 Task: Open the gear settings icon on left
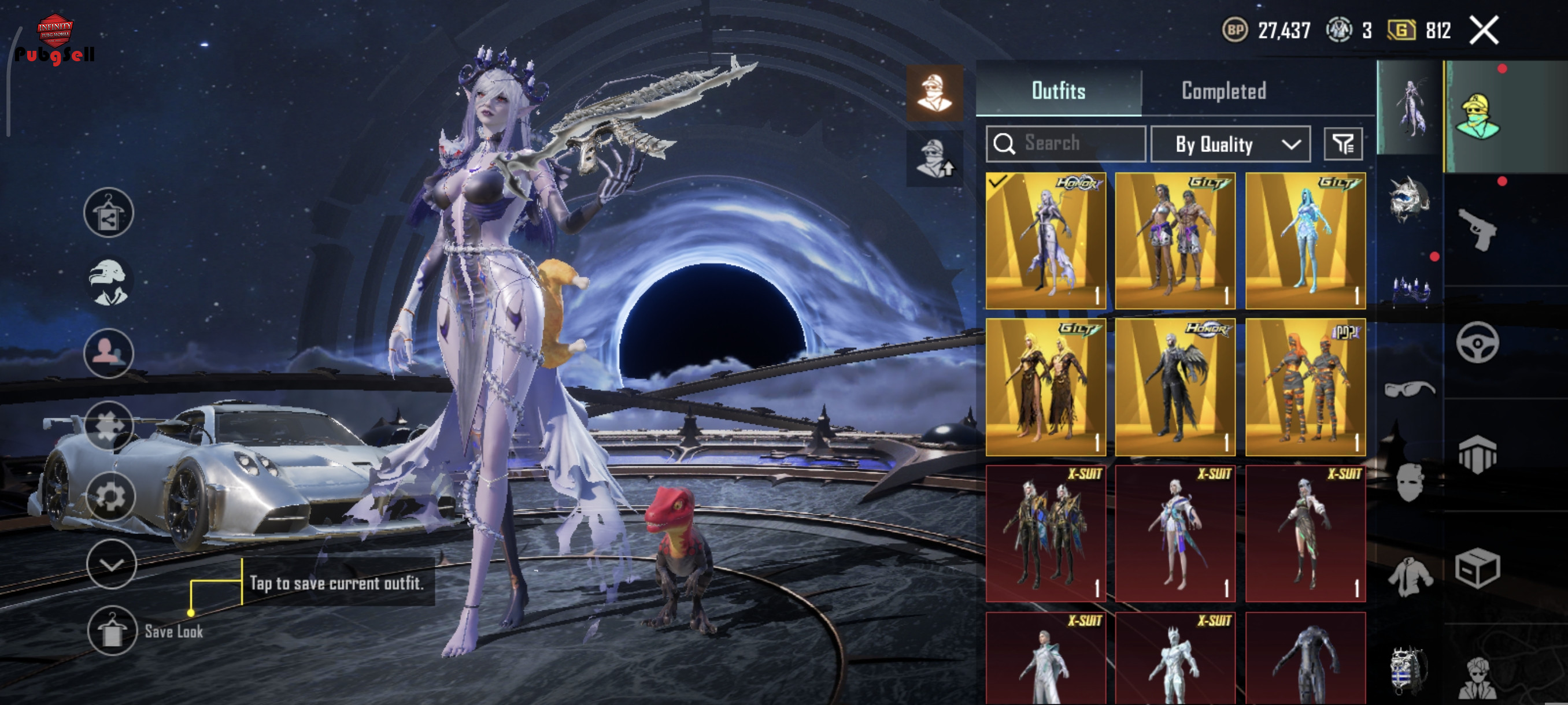click(x=110, y=496)
